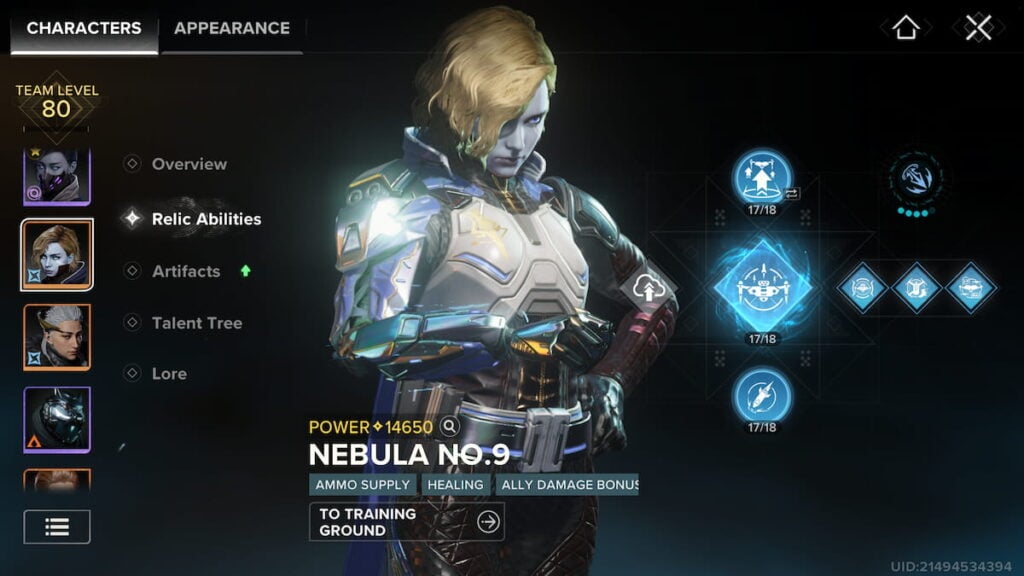Open the Lore section
This screenshot has width=1024, height=576.
coord(169,373)
